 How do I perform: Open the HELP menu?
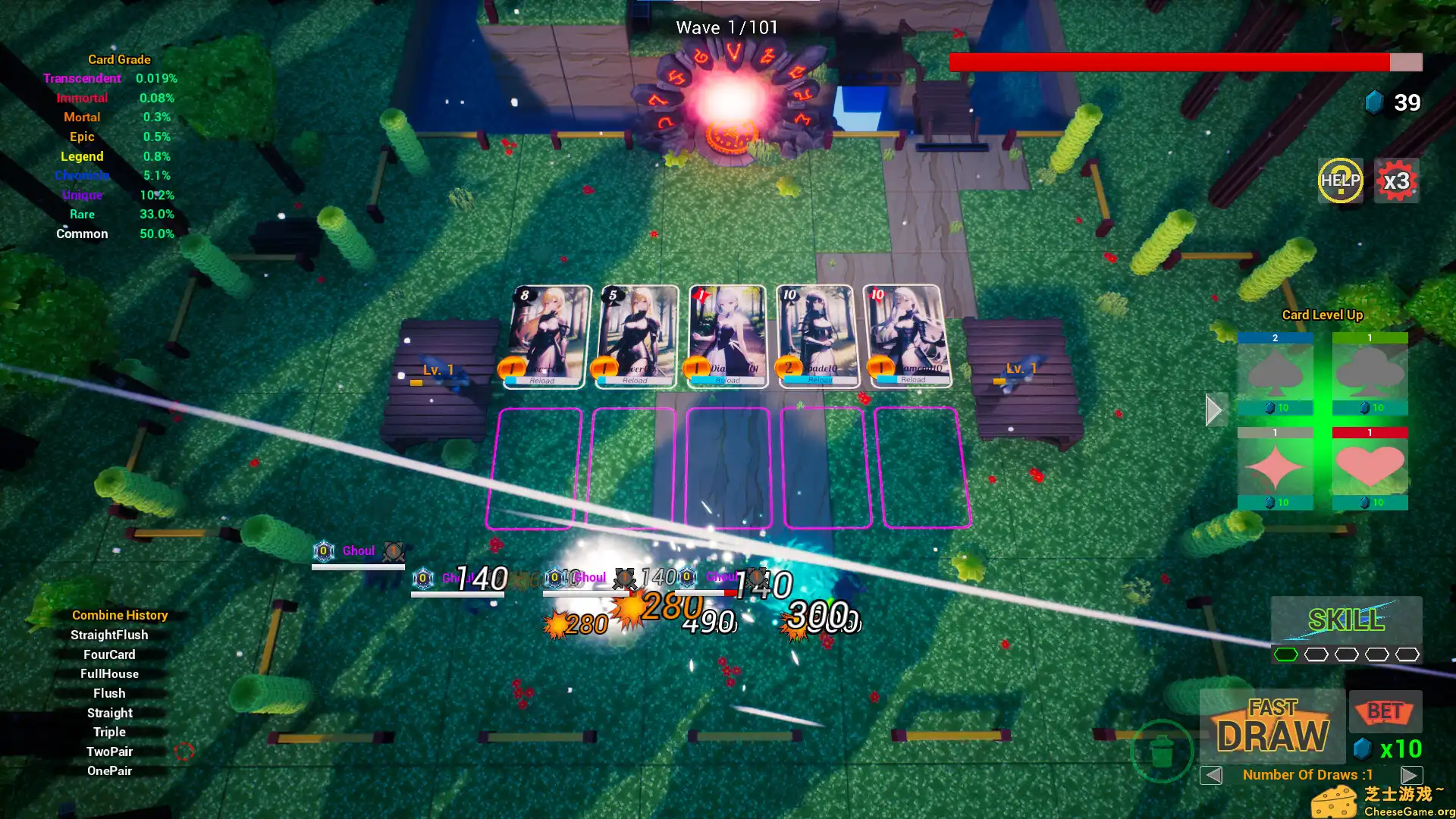pyautogui.click(x=1340, y=181)
